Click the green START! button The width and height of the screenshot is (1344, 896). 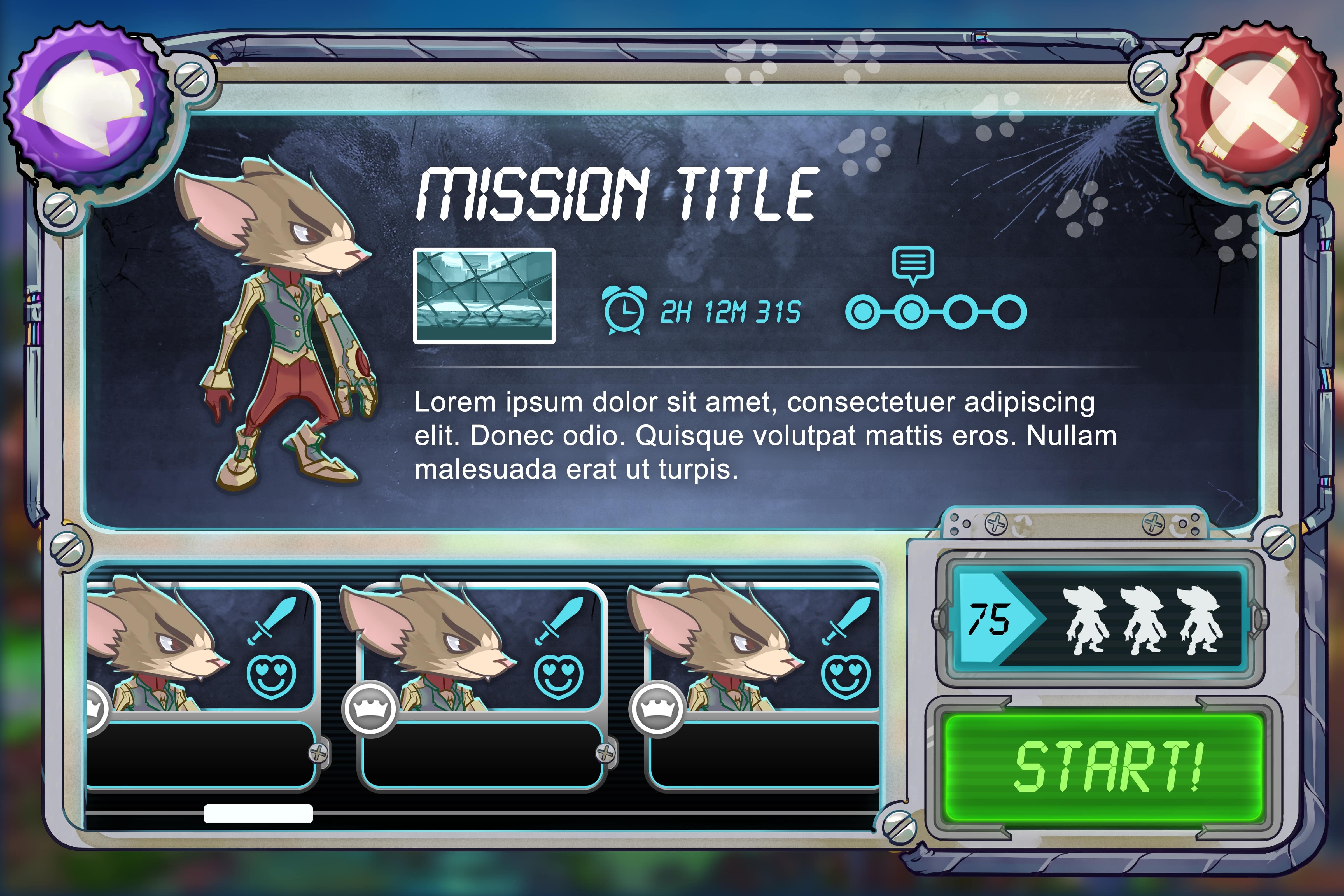1103,767
